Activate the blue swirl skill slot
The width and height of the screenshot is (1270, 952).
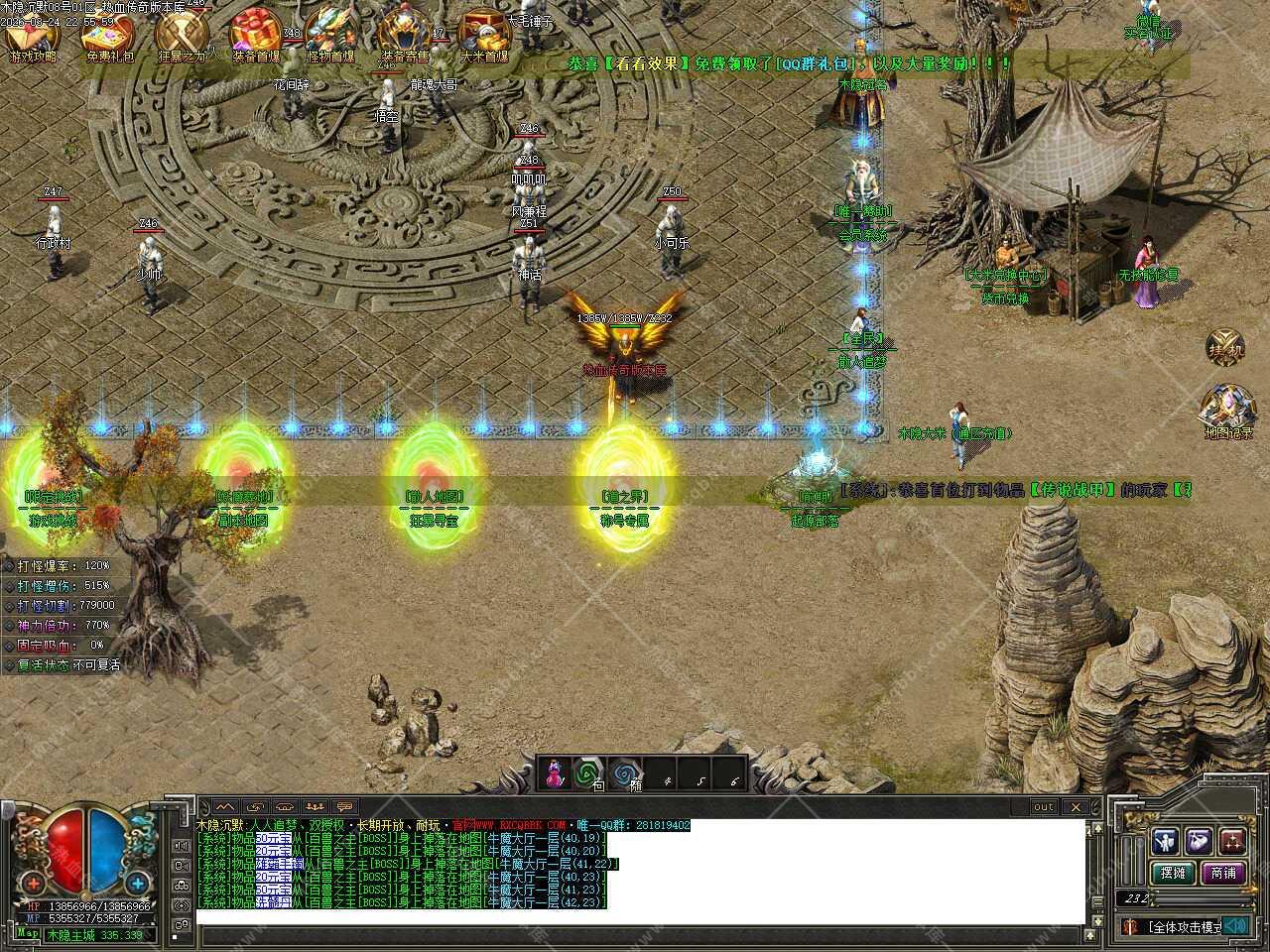pyautogui.click(x=625, y=773)
